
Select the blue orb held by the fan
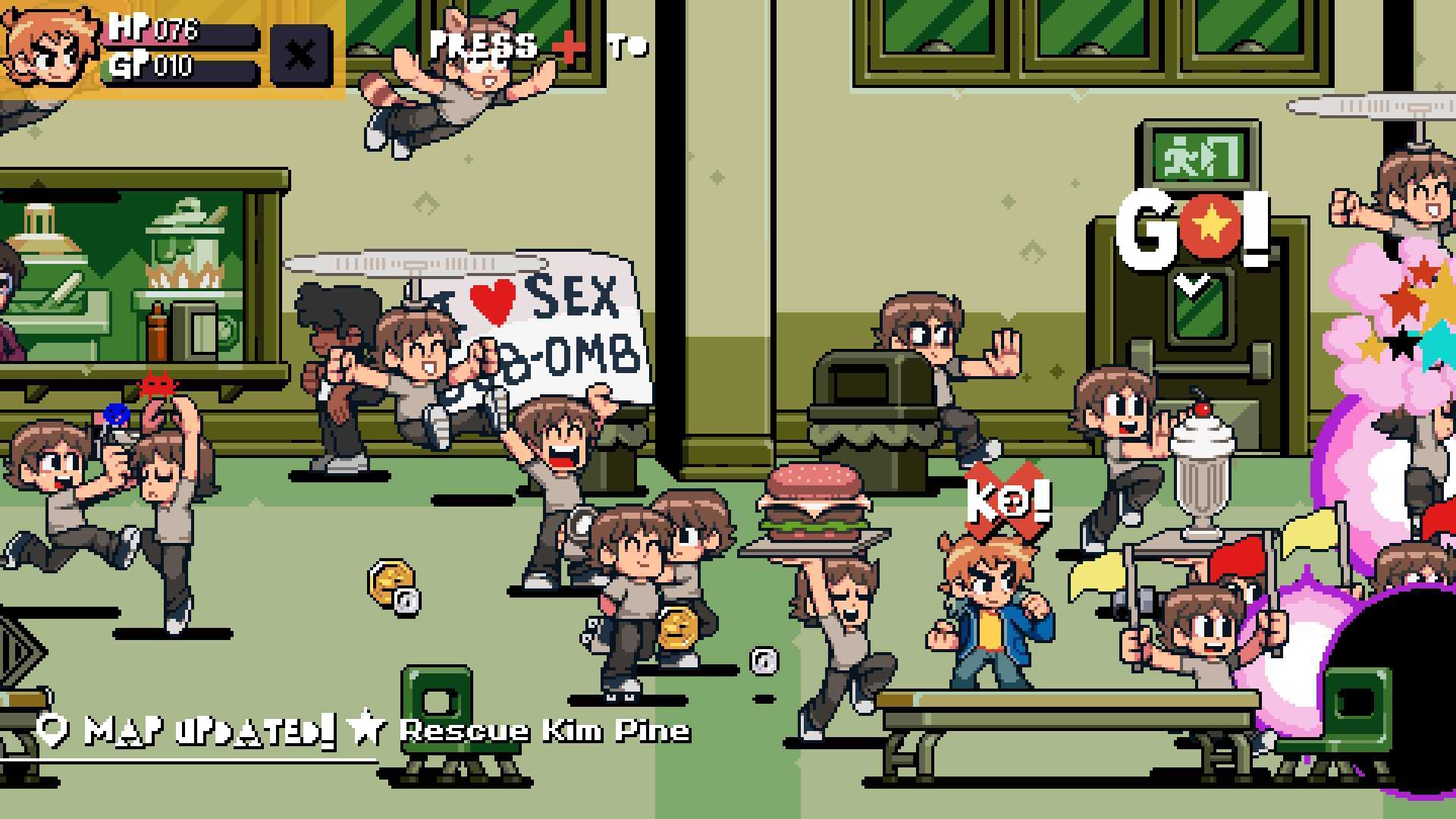[x=115, y=416]
